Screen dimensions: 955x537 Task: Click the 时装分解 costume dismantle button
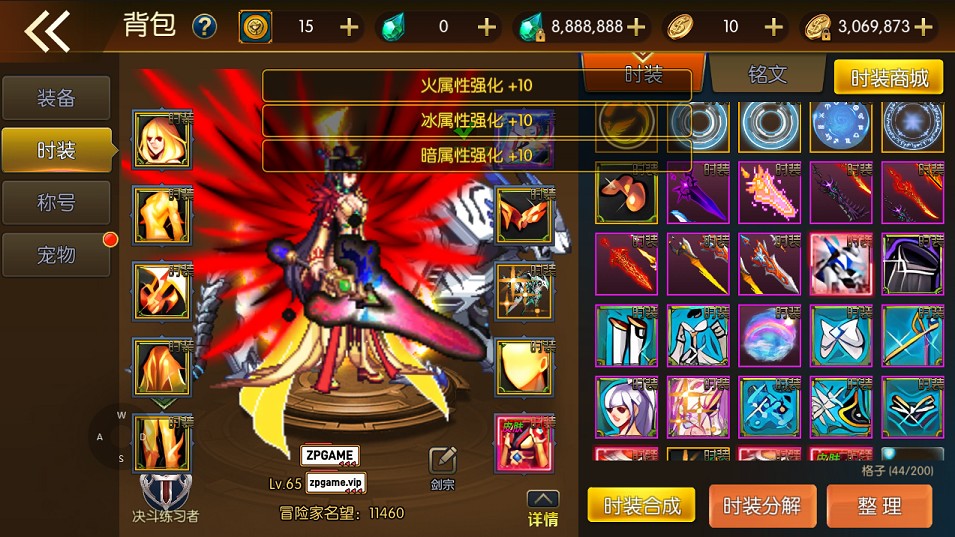pos(762,506)
